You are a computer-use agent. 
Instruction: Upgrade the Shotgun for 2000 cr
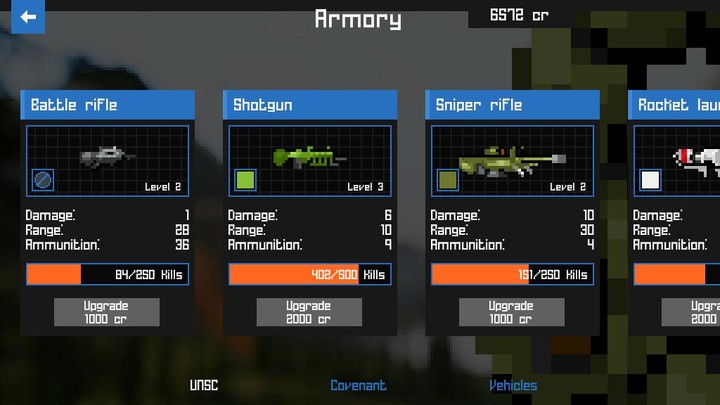pos(308,312)
